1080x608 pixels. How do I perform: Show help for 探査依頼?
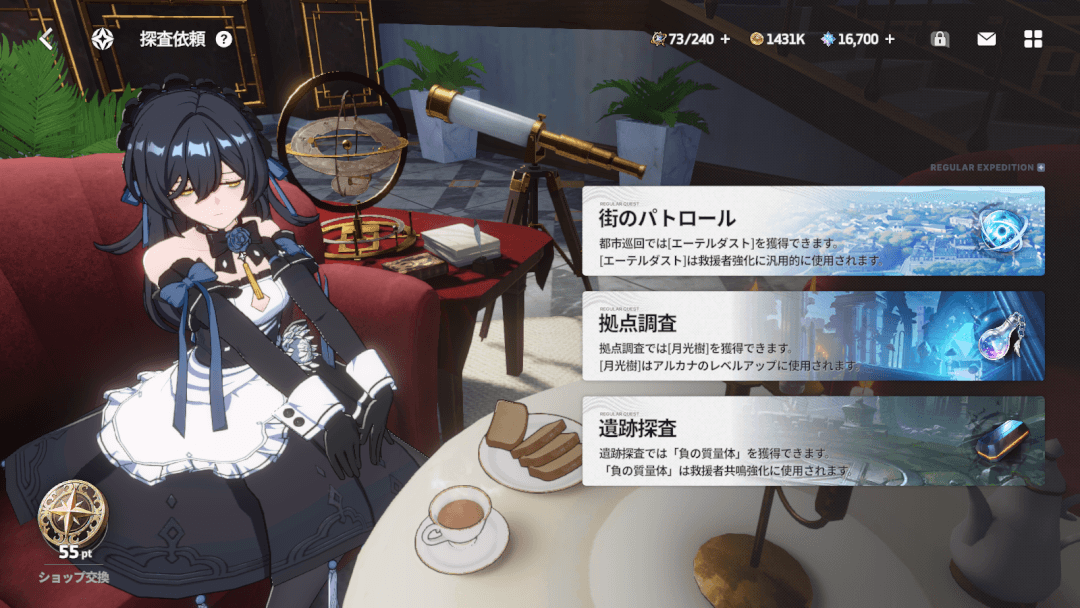pos(224,40)
